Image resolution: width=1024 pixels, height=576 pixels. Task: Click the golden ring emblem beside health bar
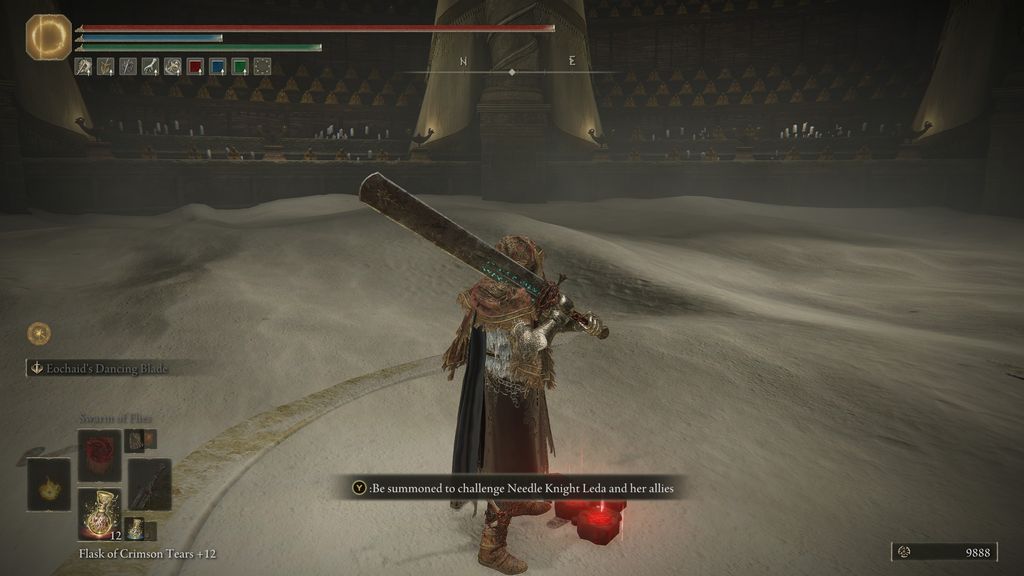click(x=49, y=37)
